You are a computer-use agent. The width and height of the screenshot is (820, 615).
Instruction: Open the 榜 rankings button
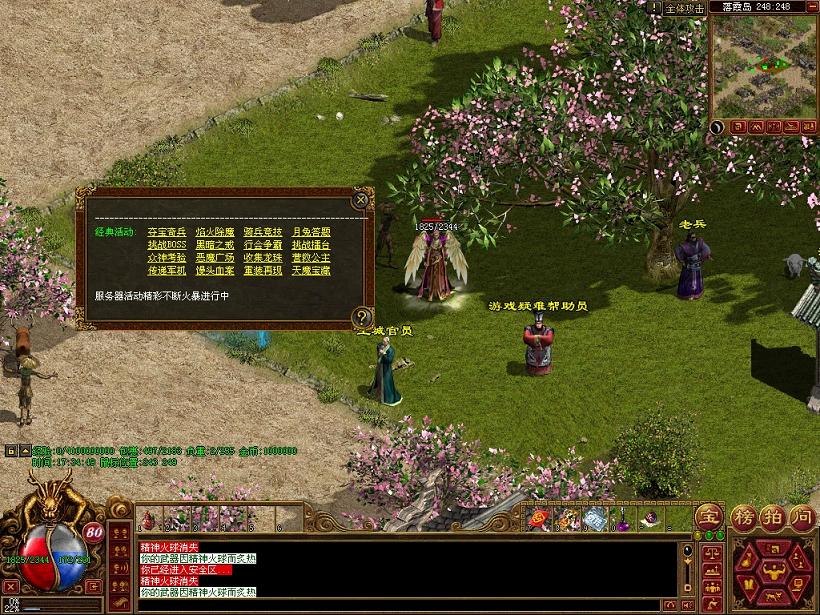(x=742, y=518)
